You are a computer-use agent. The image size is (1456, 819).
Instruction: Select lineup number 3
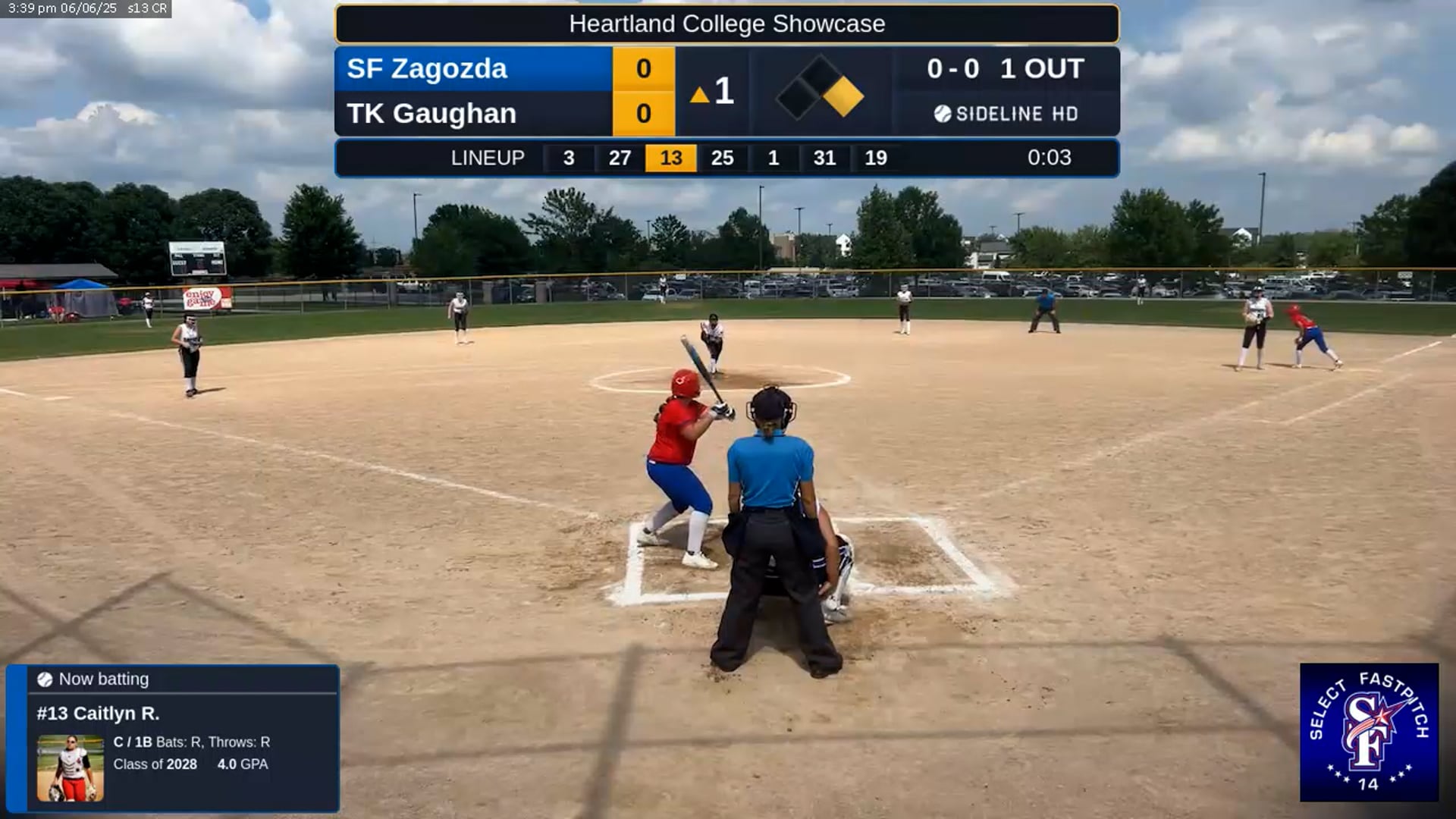(569, 158)
